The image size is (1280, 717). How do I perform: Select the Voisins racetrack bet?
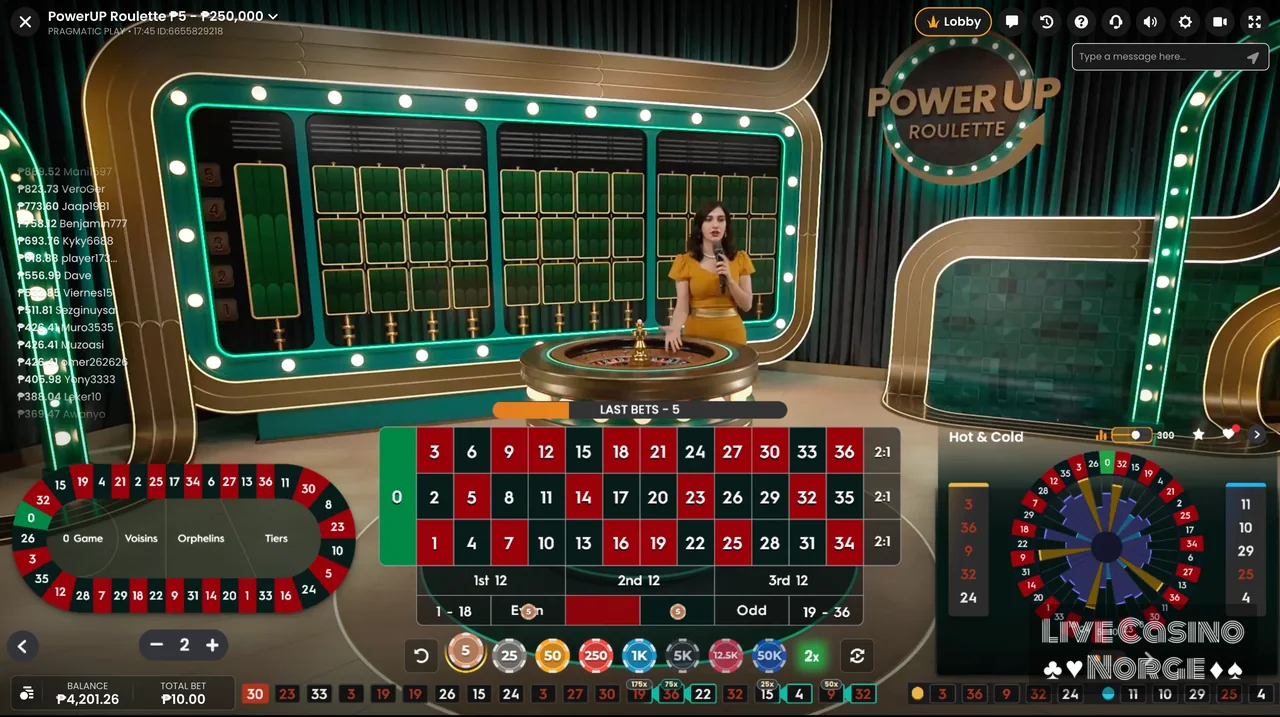[x=141, y=538]
